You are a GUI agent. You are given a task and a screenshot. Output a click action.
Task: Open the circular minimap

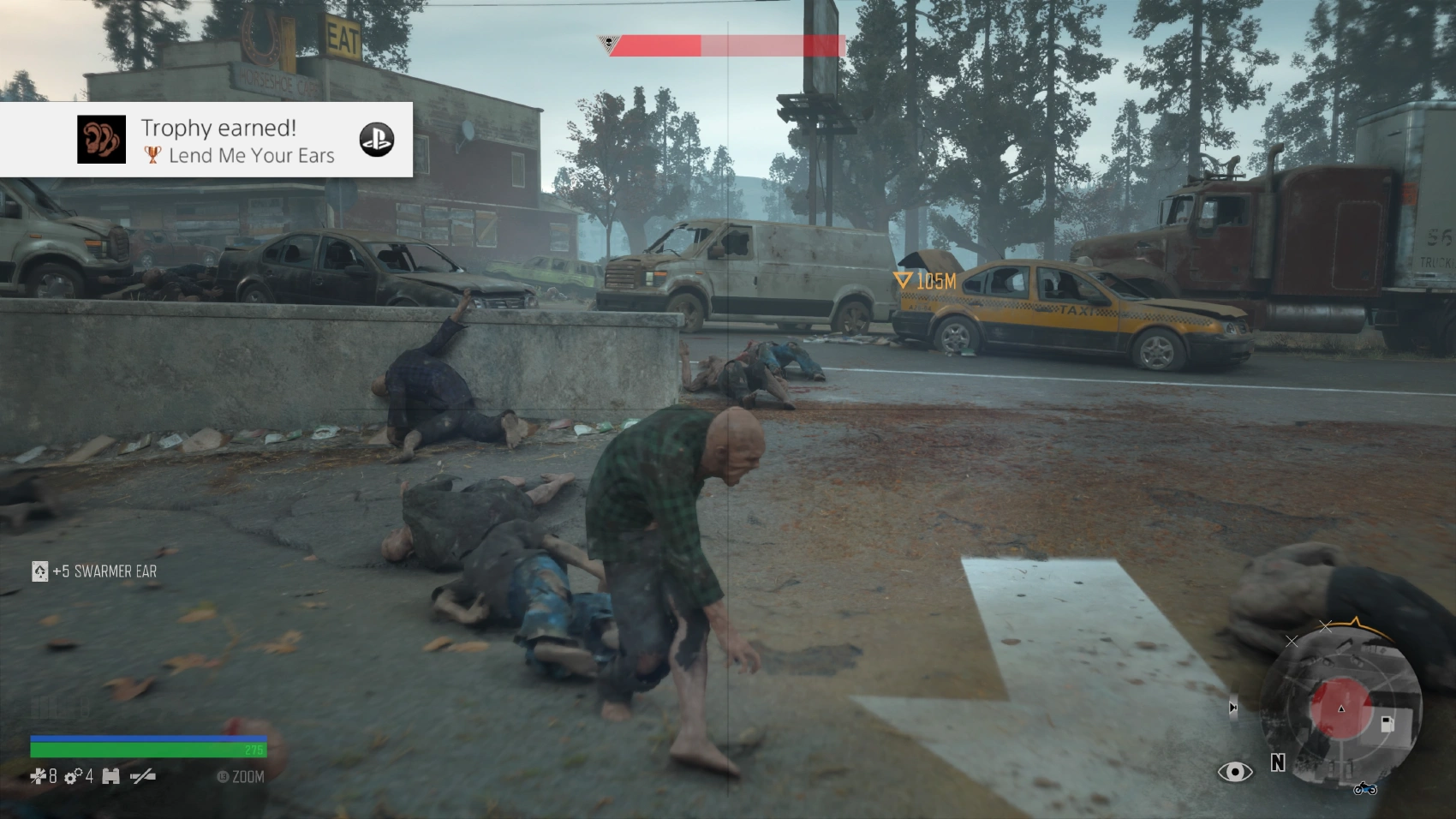[x=1340, y=709]
